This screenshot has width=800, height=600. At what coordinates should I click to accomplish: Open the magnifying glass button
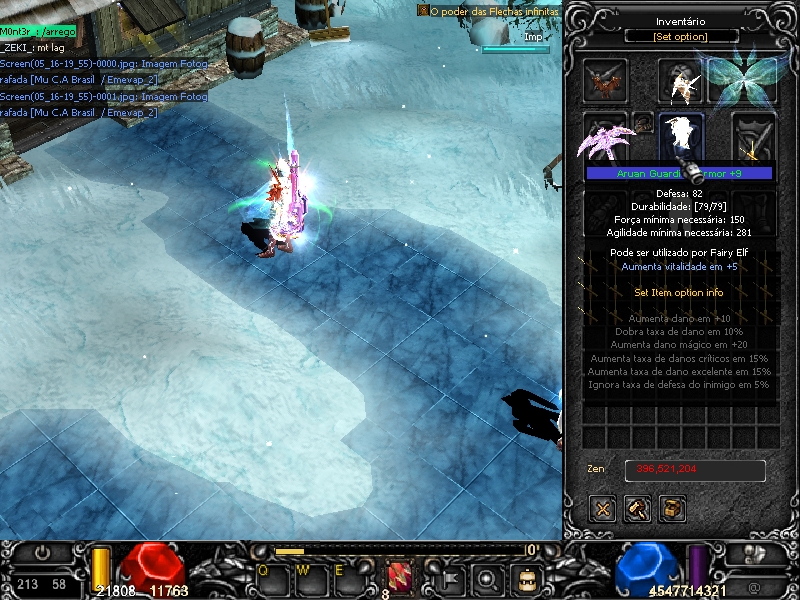point(488,577)
